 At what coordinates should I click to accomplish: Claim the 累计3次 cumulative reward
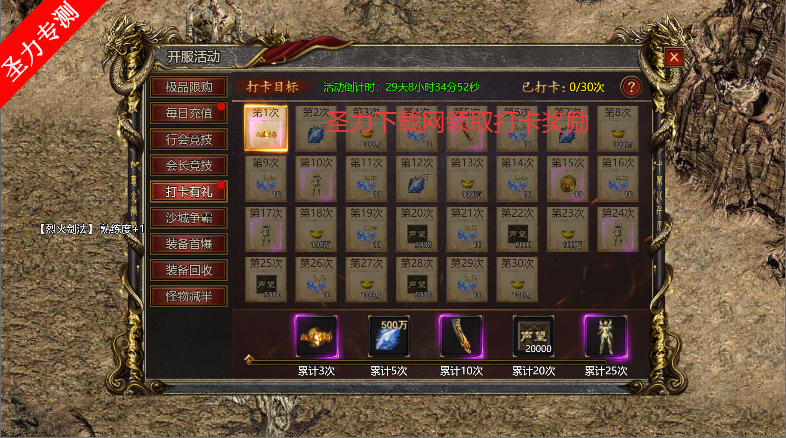317,337
